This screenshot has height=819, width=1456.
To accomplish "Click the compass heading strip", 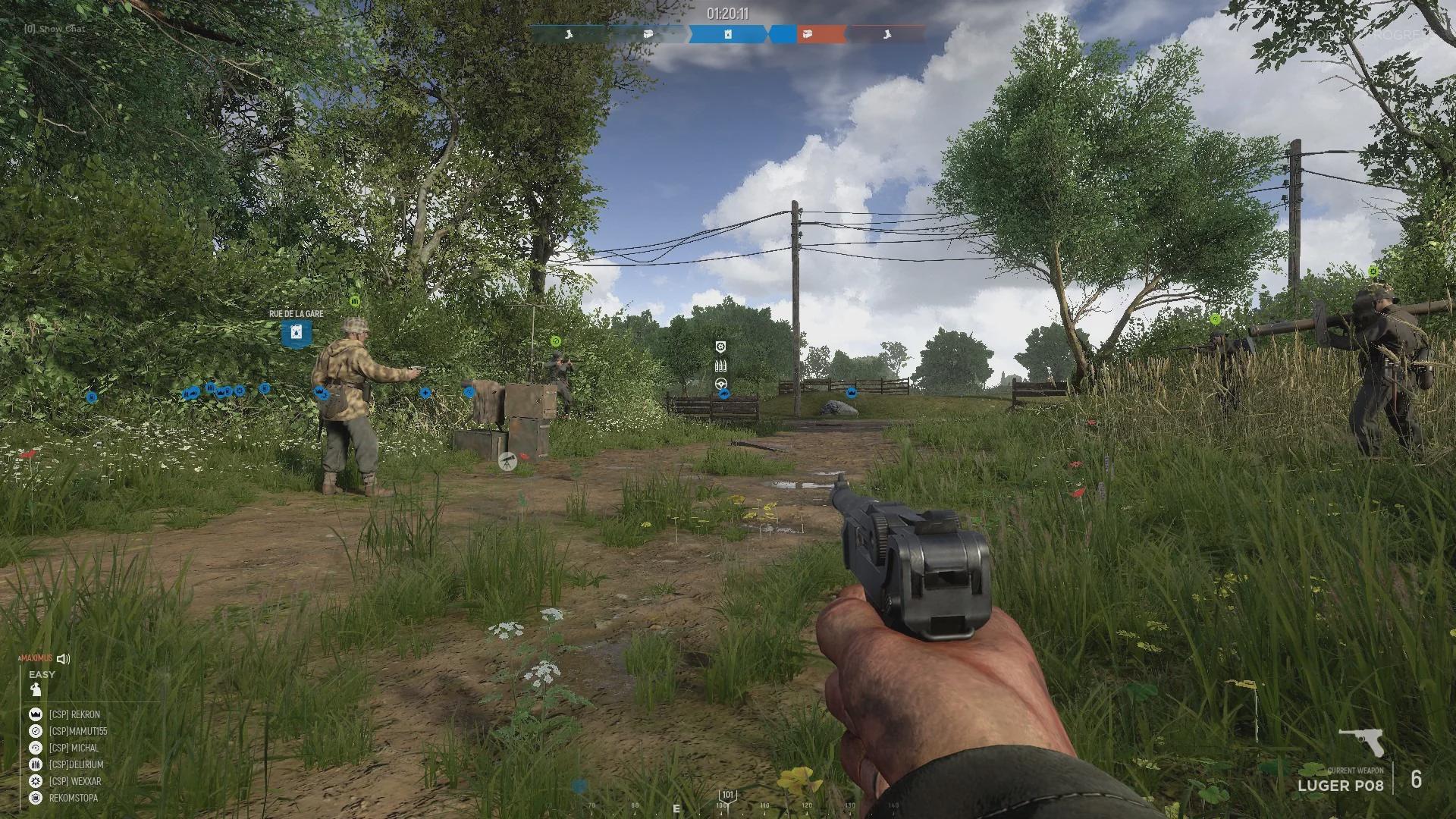I will coord(728,805).
